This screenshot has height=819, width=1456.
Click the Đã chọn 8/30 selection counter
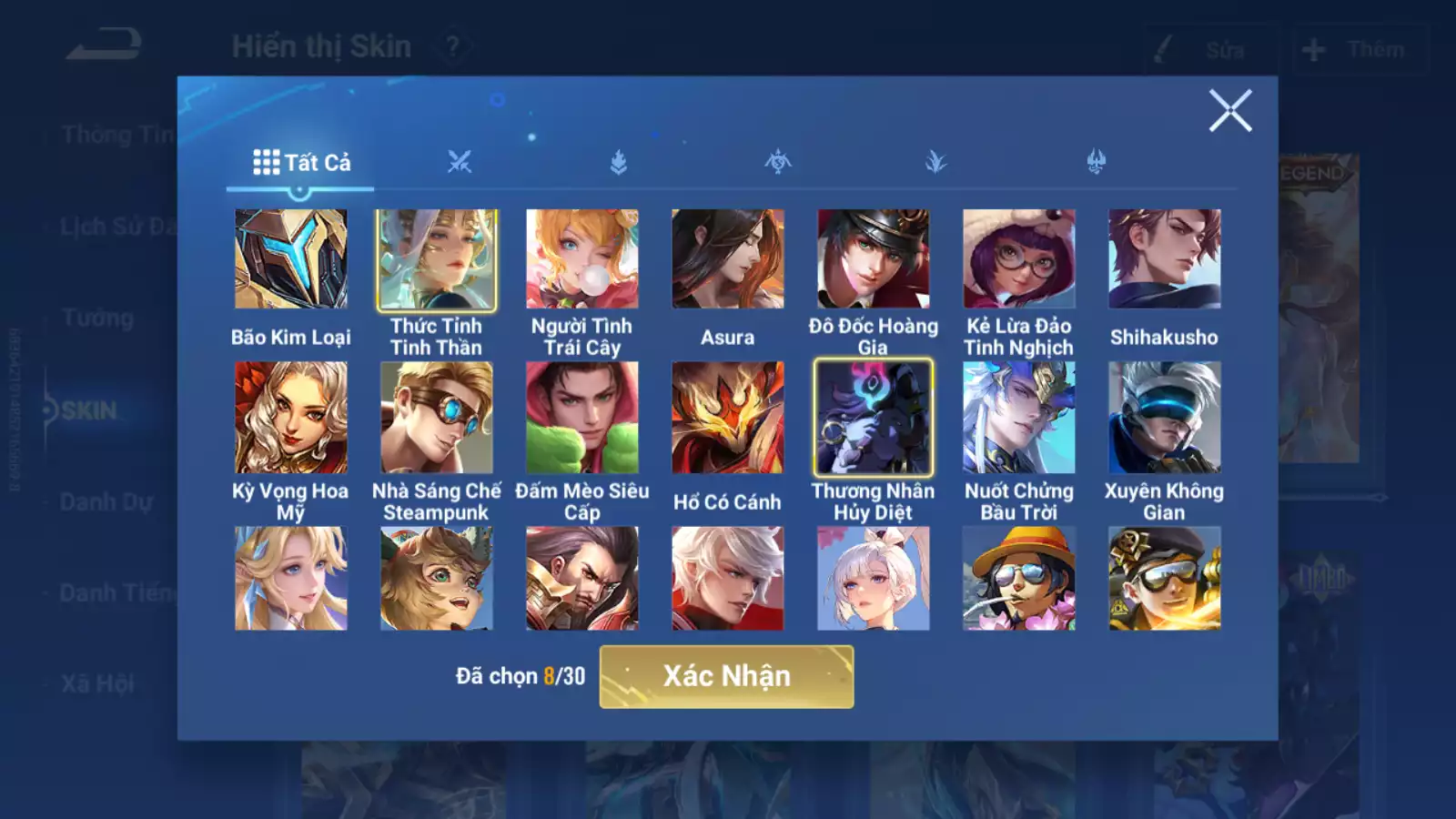[x=518, y=677]
